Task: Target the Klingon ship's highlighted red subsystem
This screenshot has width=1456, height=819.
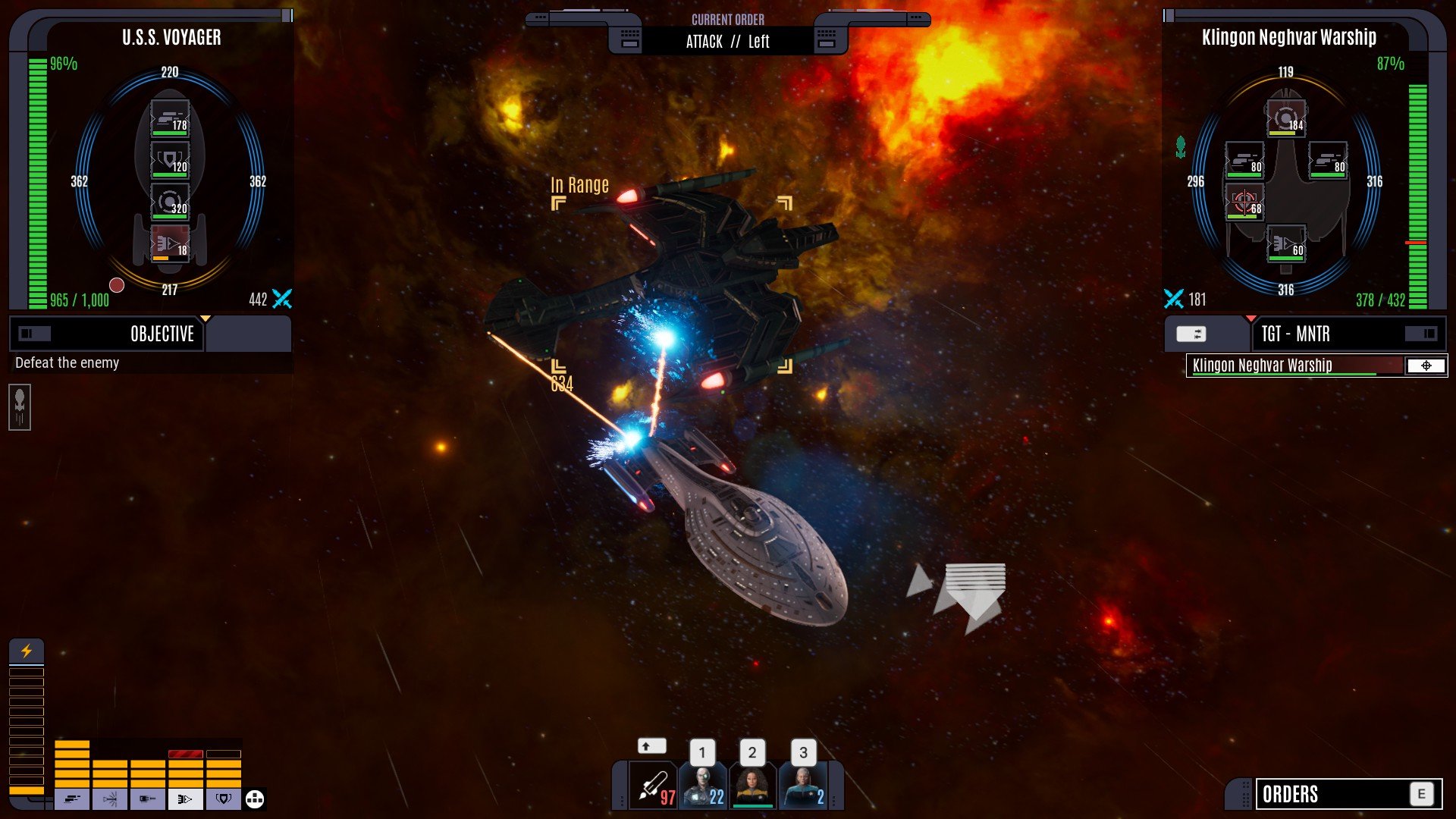Action: click(x=1244, y=202)
